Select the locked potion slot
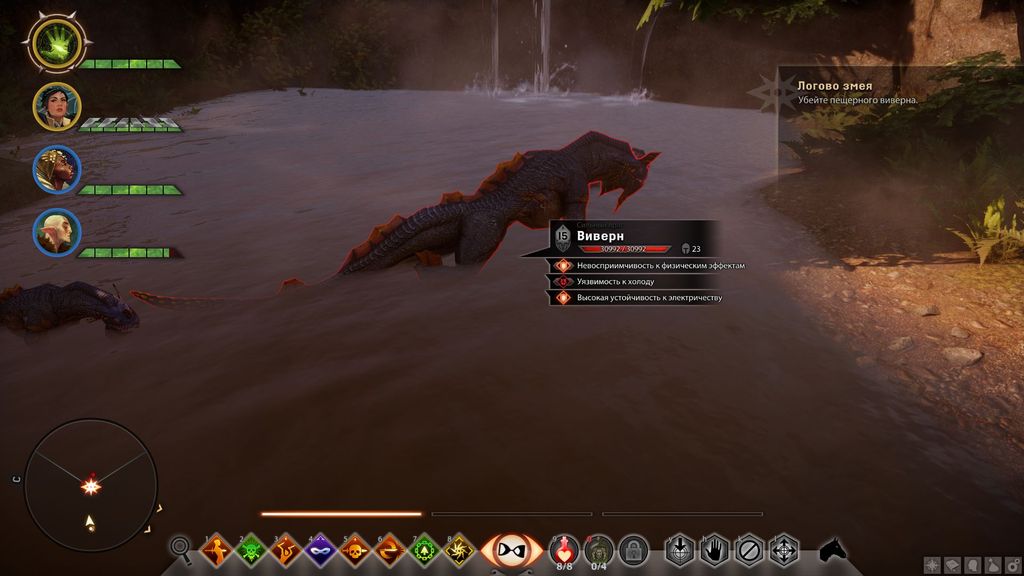Screen dimensions: 1024x576 (632, 549)
